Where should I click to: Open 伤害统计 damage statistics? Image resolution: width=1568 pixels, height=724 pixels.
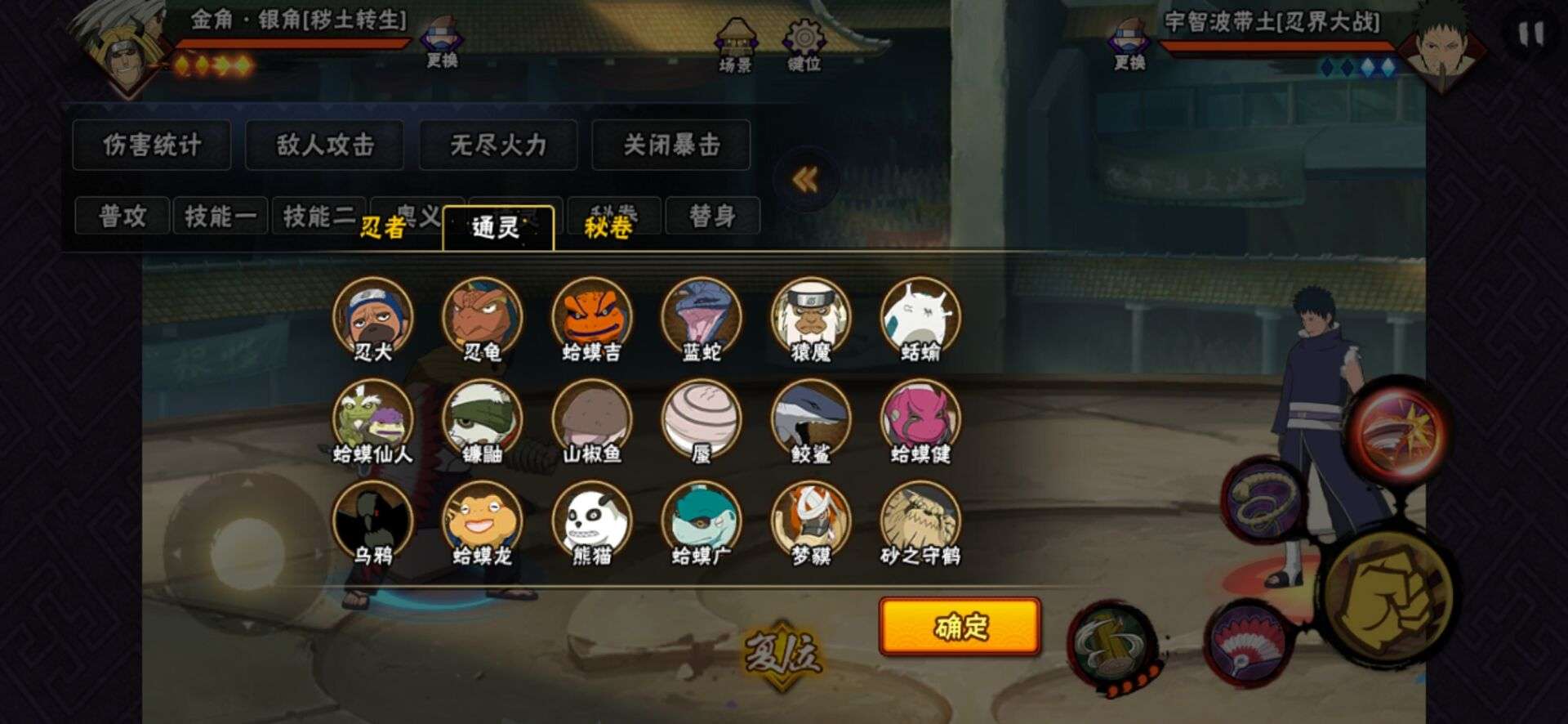tap(151, 144)
